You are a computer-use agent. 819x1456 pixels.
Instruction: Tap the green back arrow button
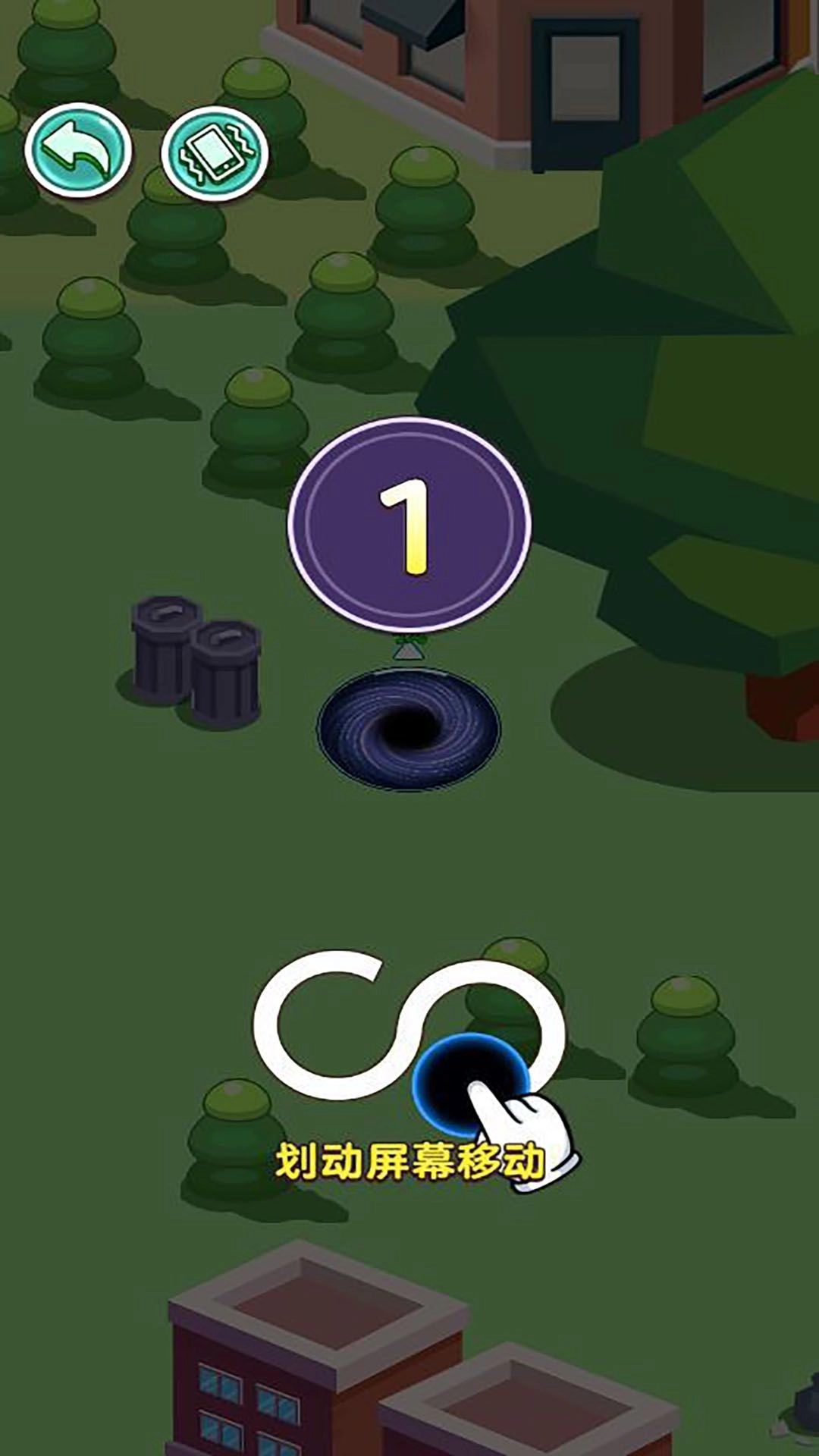tap(78, 151)
